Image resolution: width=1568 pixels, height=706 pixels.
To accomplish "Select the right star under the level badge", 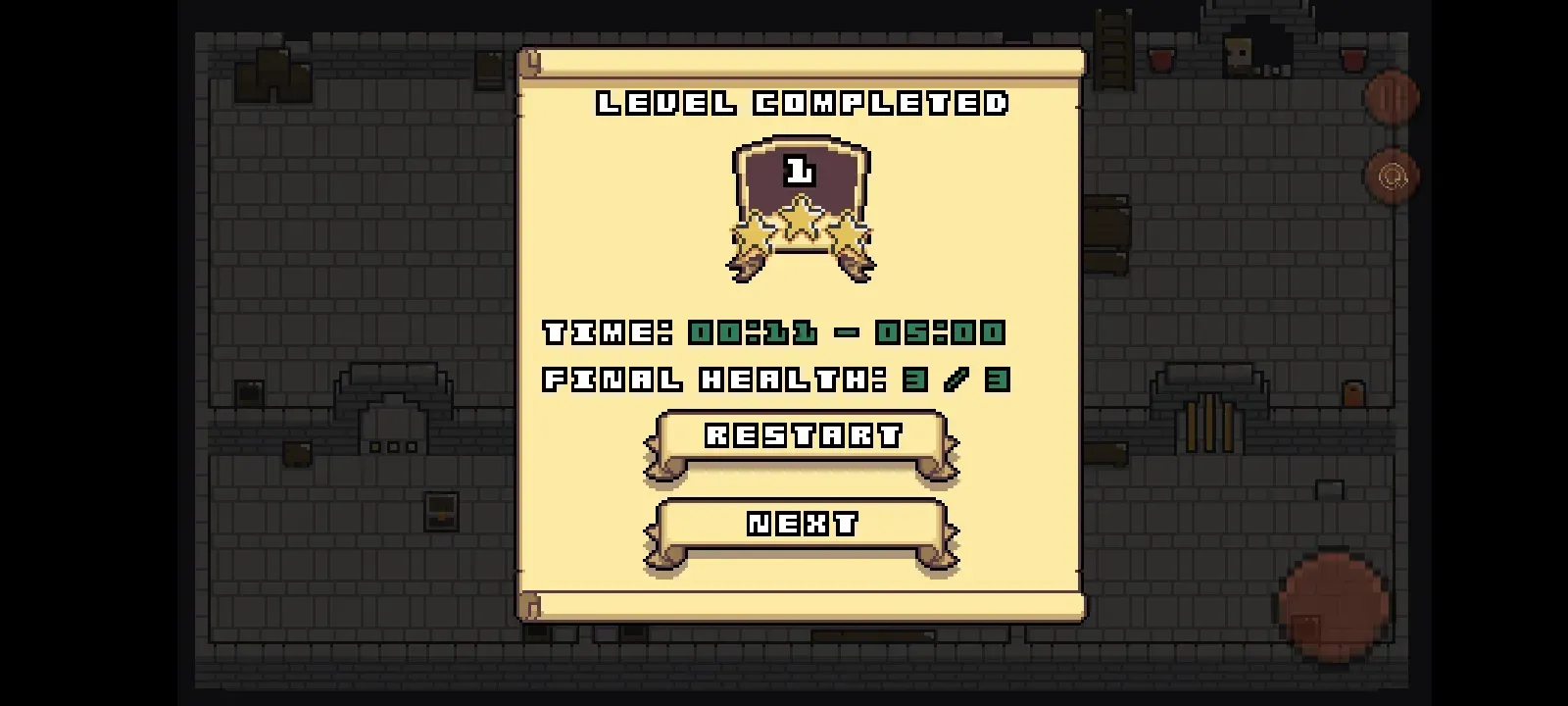I will (849, 233).
